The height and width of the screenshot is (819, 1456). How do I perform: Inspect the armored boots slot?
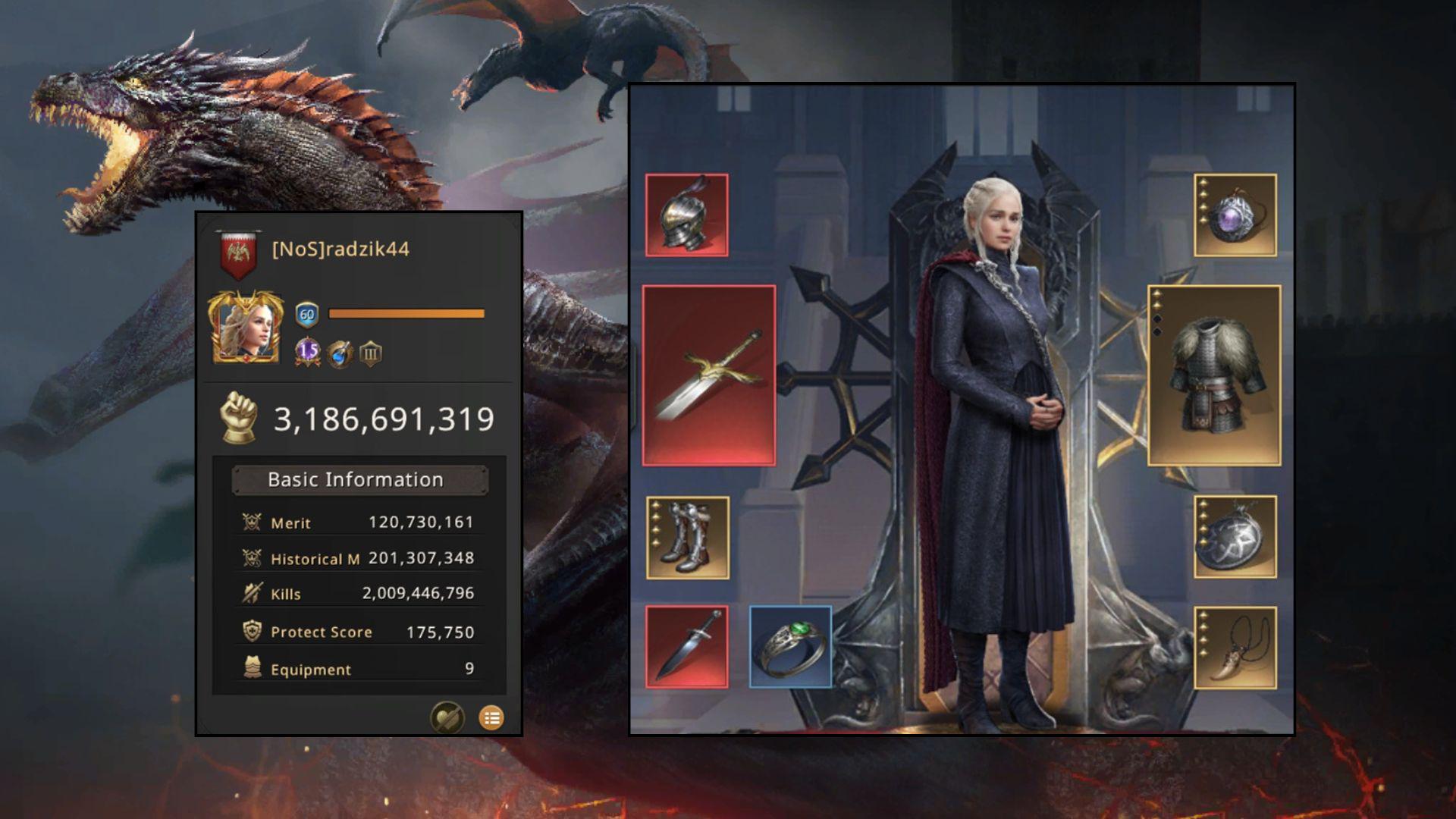point(687,538)
